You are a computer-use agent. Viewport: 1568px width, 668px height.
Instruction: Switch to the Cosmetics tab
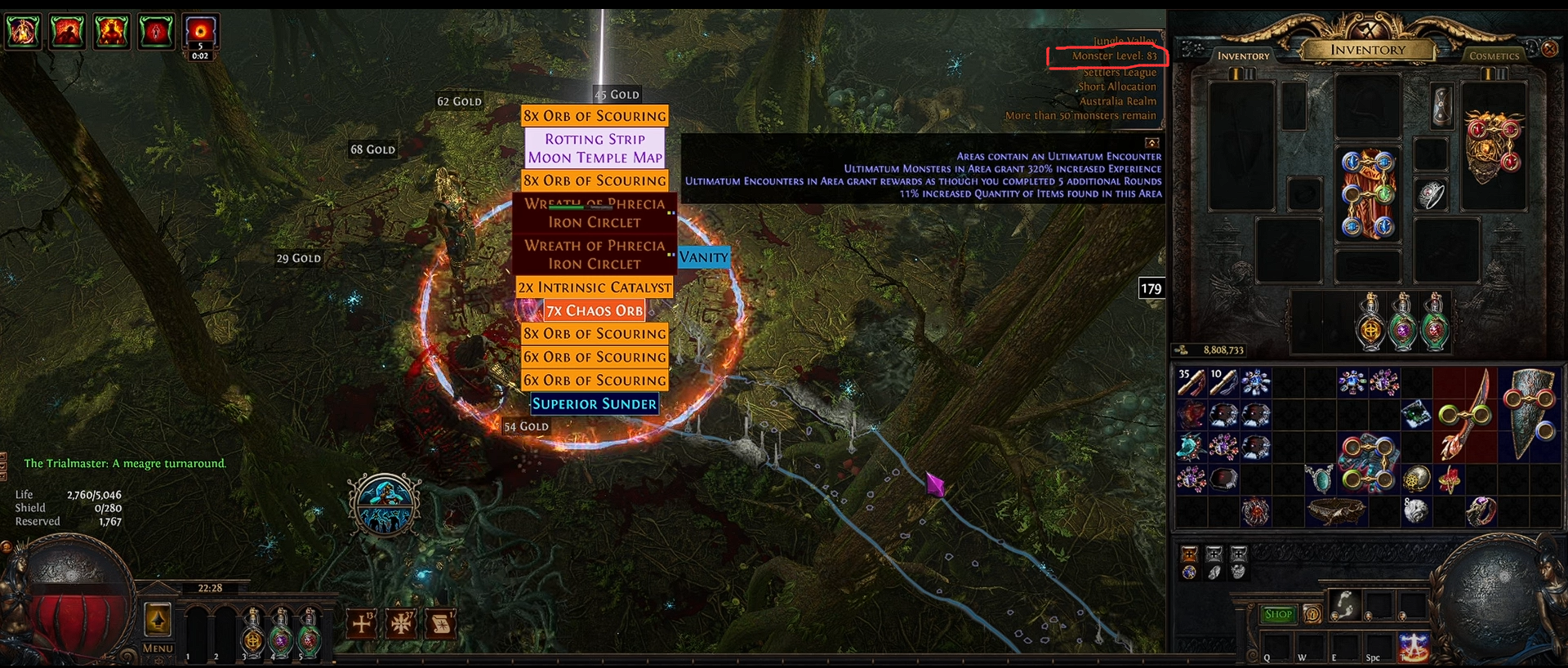(x=1494, y=56)
